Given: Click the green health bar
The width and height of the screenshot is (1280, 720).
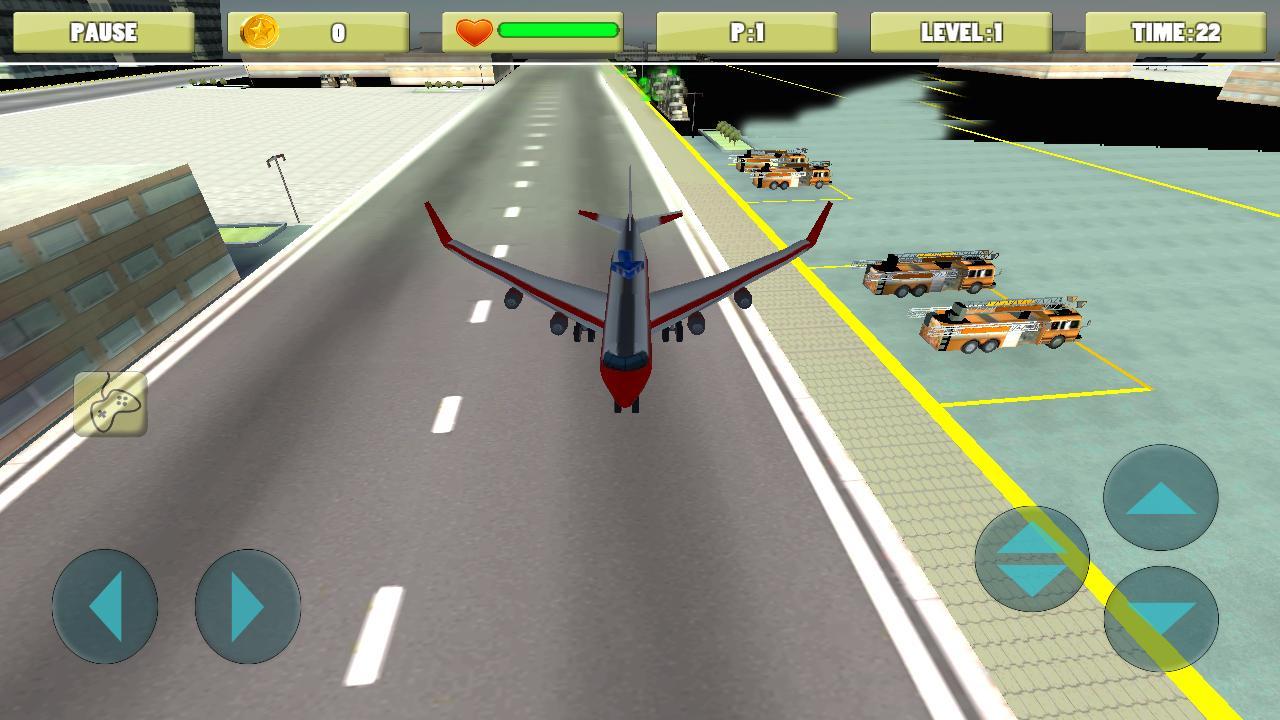Looking at the screenshot, I should (560, 31).
